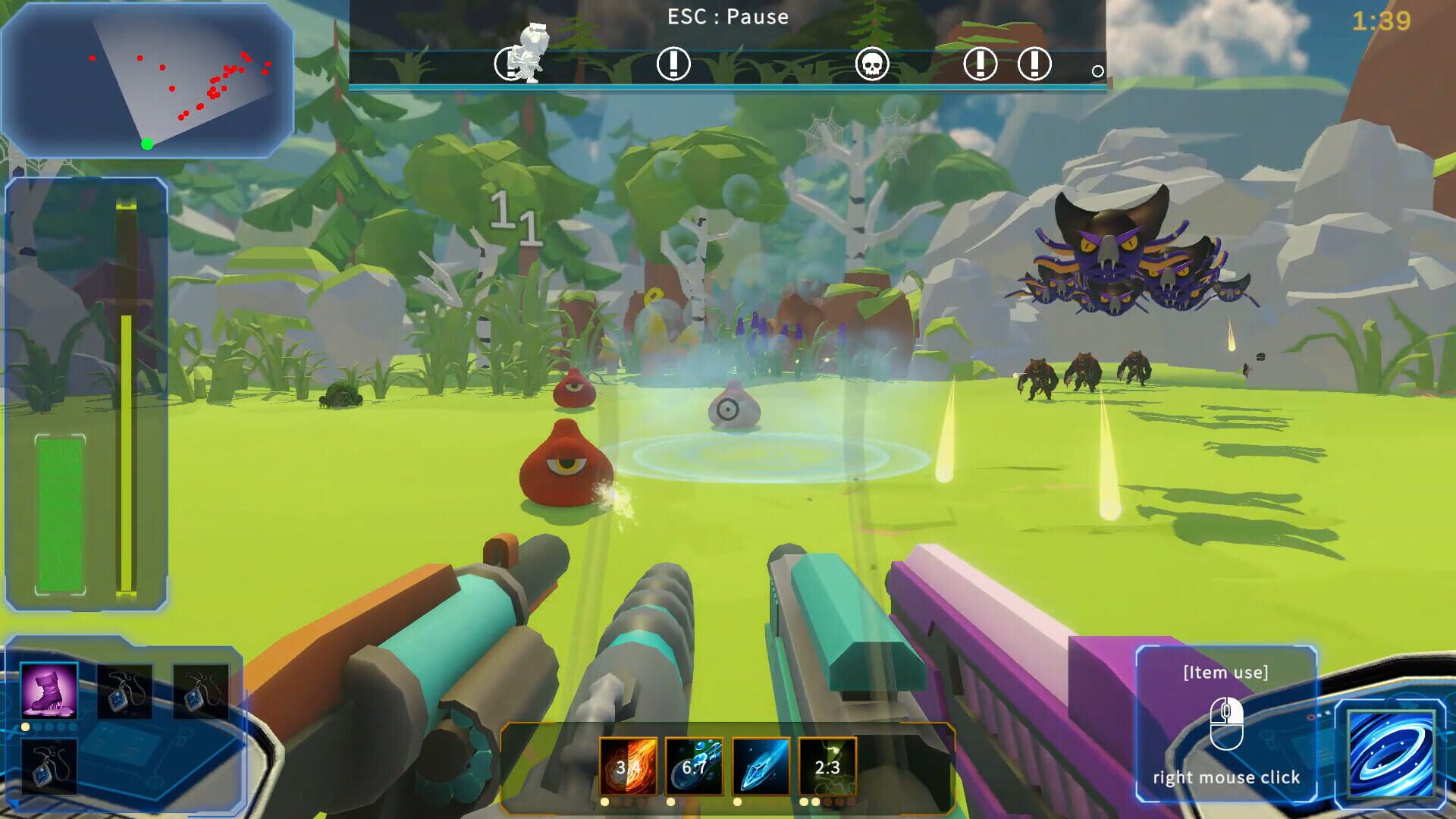Screen dimensions: 1456x819
Task: Open the purple slime boot equipment slot
Action: point(49,691)
